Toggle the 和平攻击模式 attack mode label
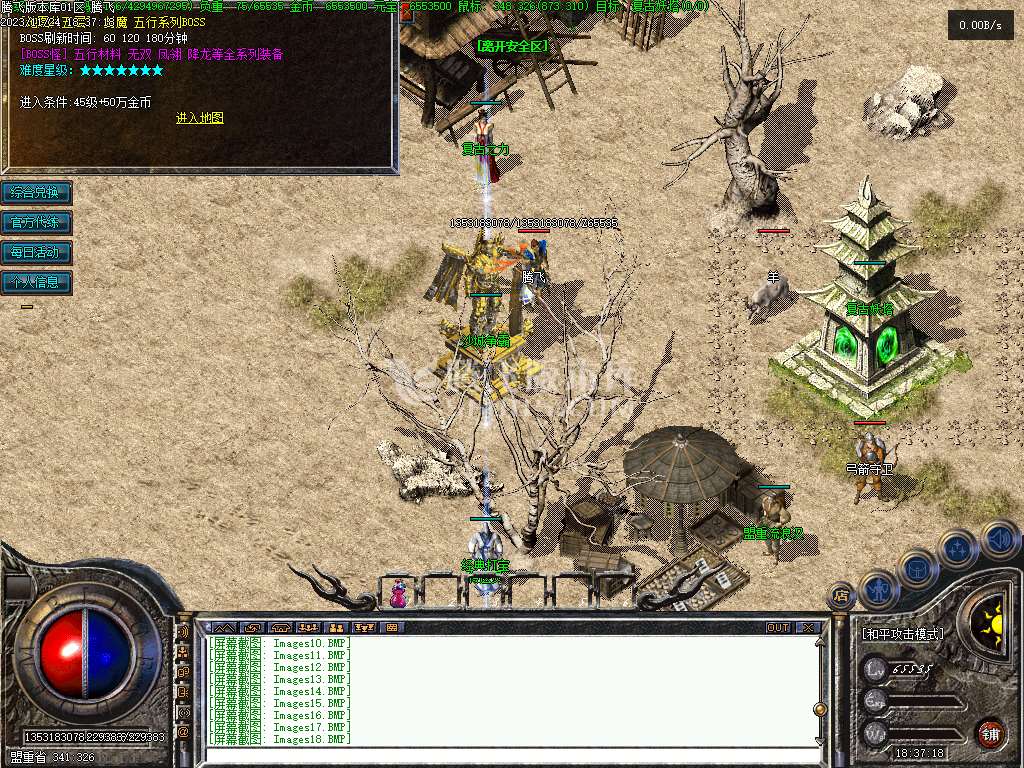 [x=902, y=634]
